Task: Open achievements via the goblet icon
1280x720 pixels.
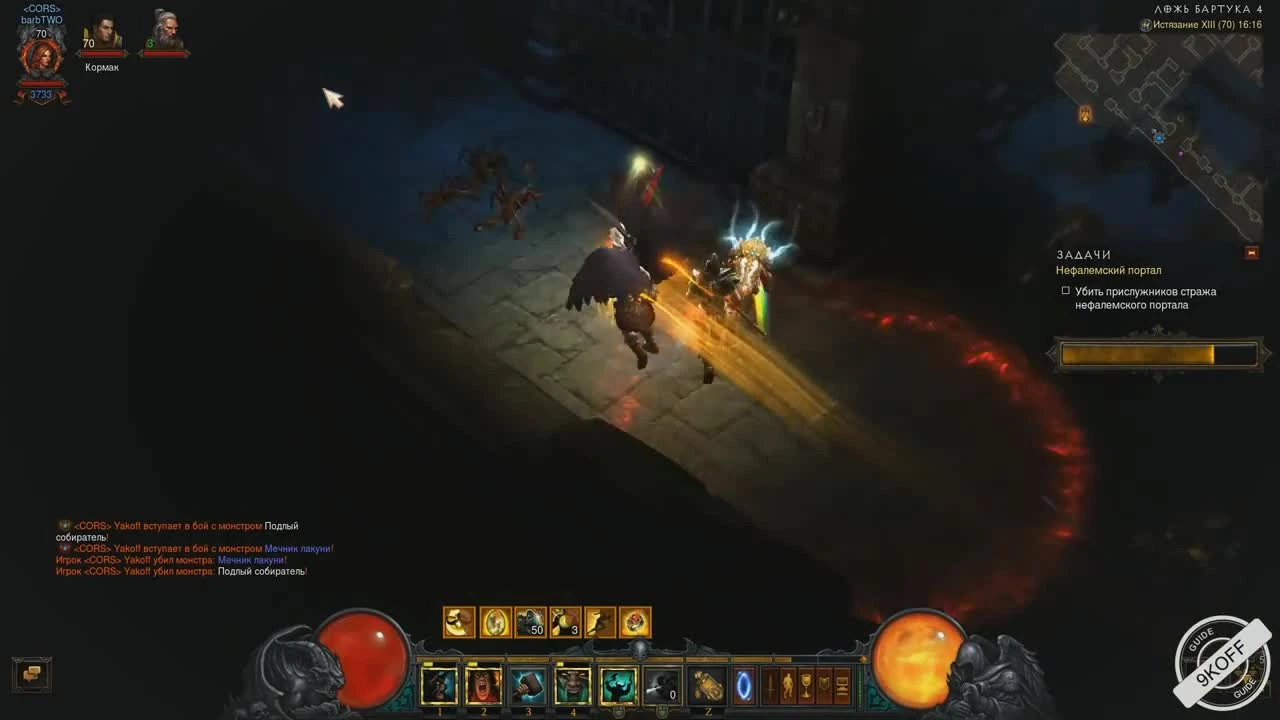Action: 804,687
